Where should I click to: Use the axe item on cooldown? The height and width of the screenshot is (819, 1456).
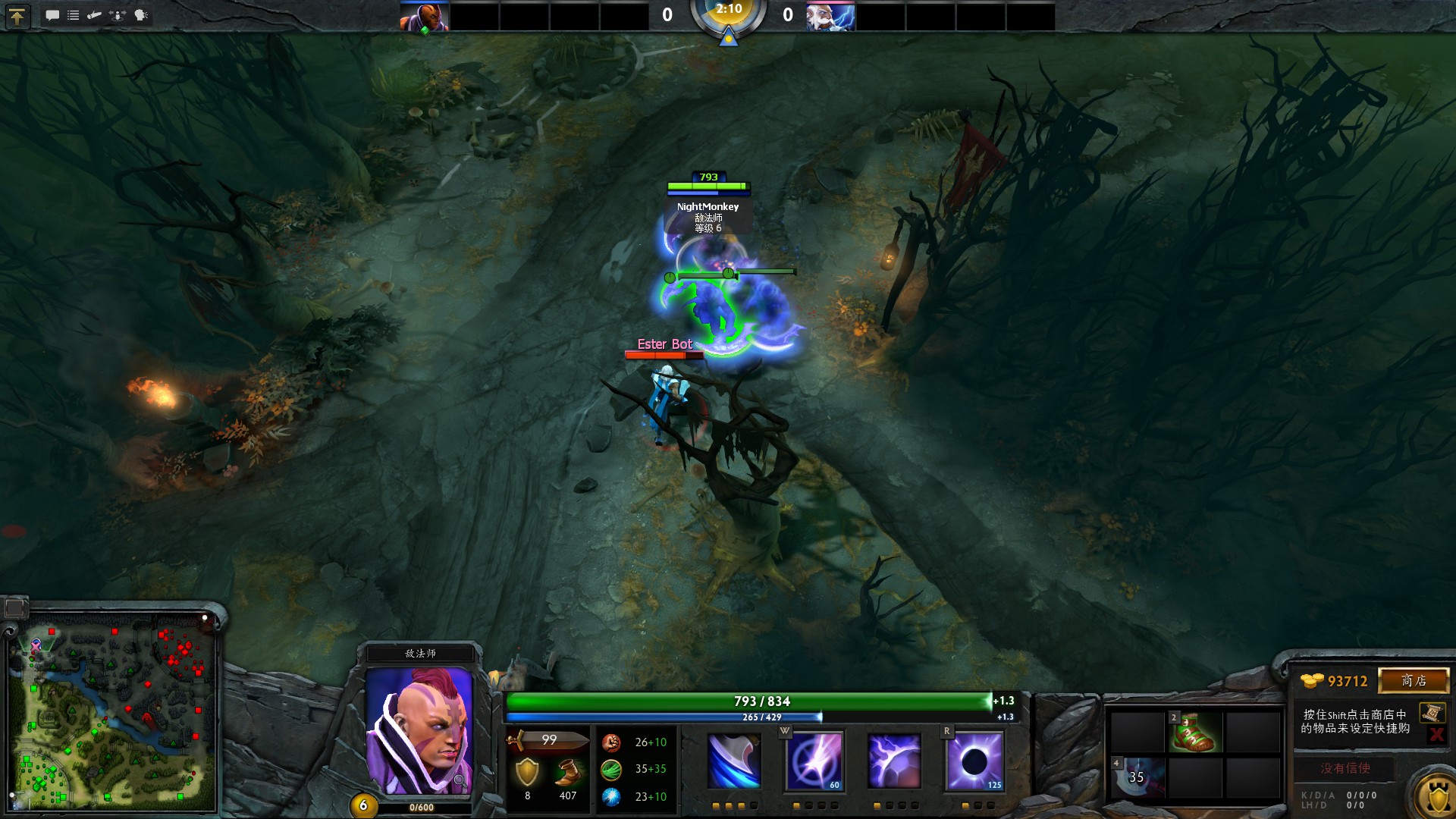point(1137,777)
